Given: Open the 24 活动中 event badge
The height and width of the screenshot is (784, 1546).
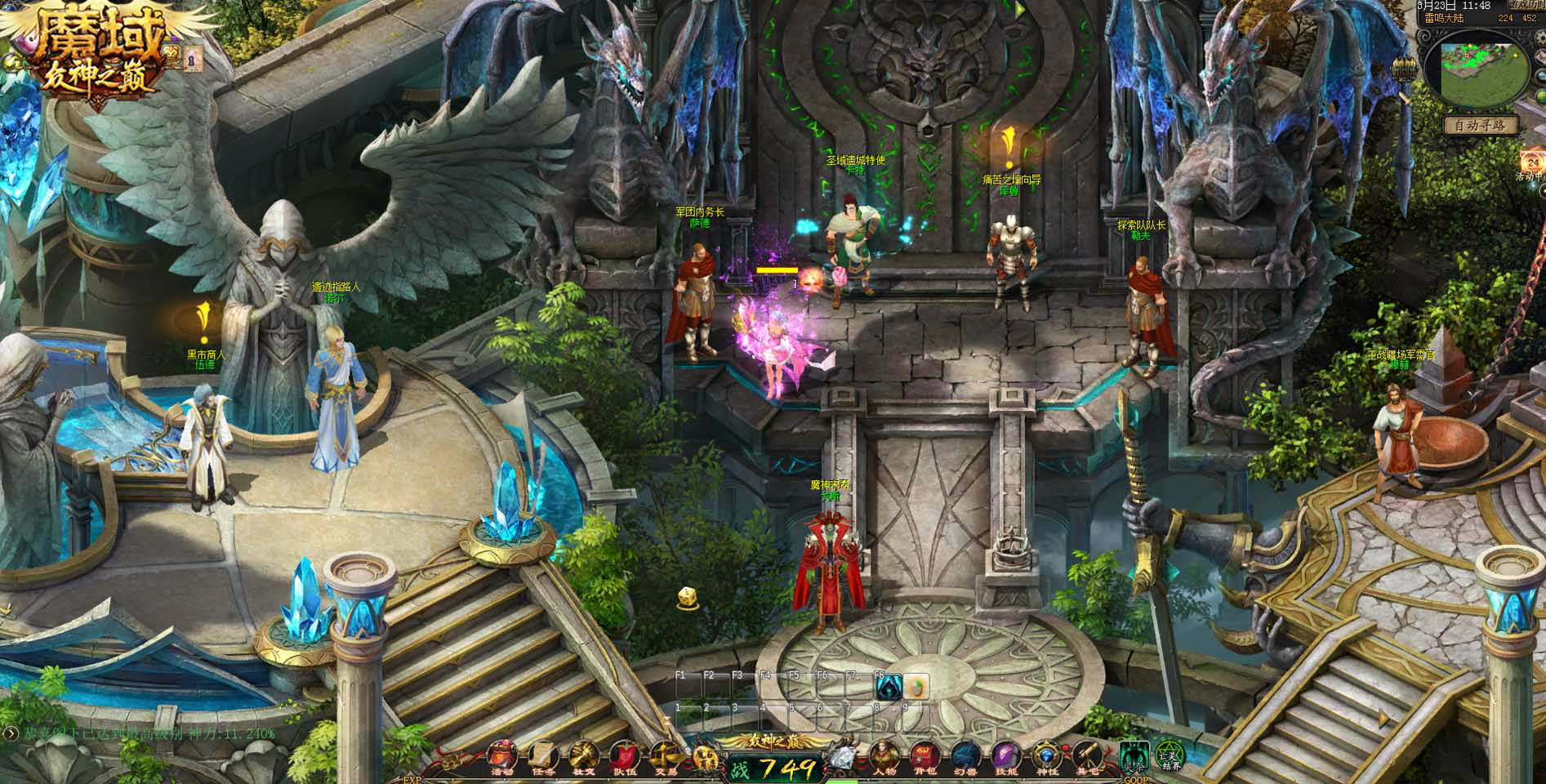Looking at the screenshot, I should [1532, 163].
